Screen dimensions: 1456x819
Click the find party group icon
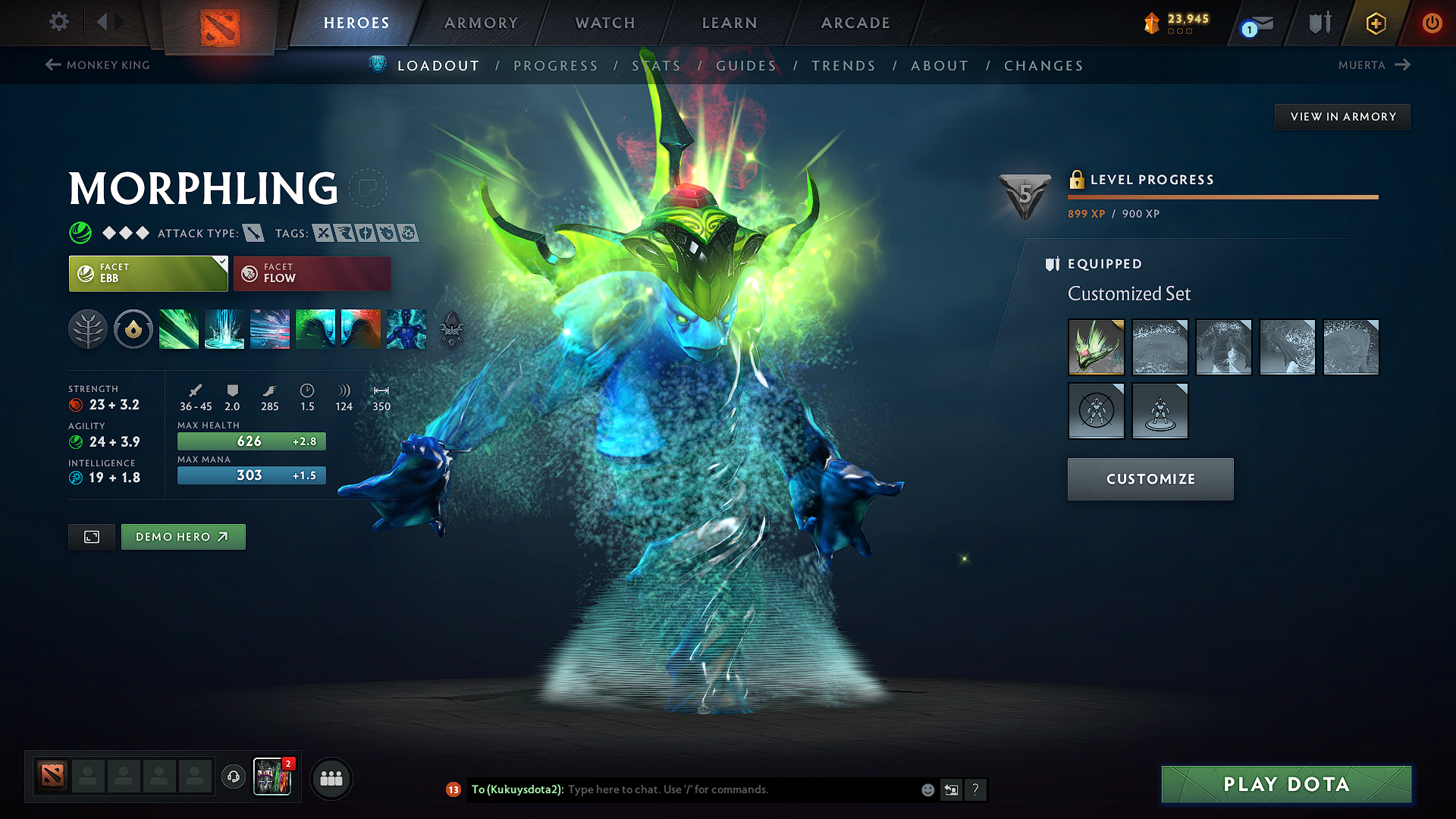pyautogui.click(x=331, y=778)
